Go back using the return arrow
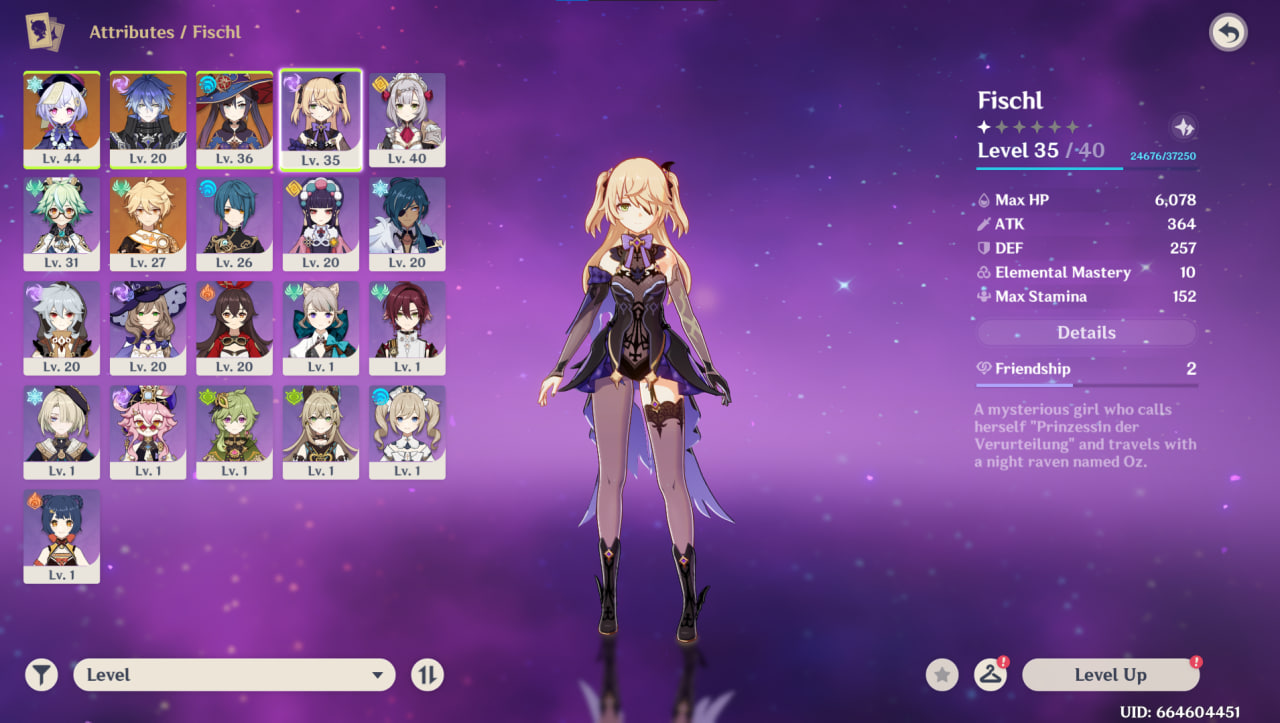 pos(1228,33)
